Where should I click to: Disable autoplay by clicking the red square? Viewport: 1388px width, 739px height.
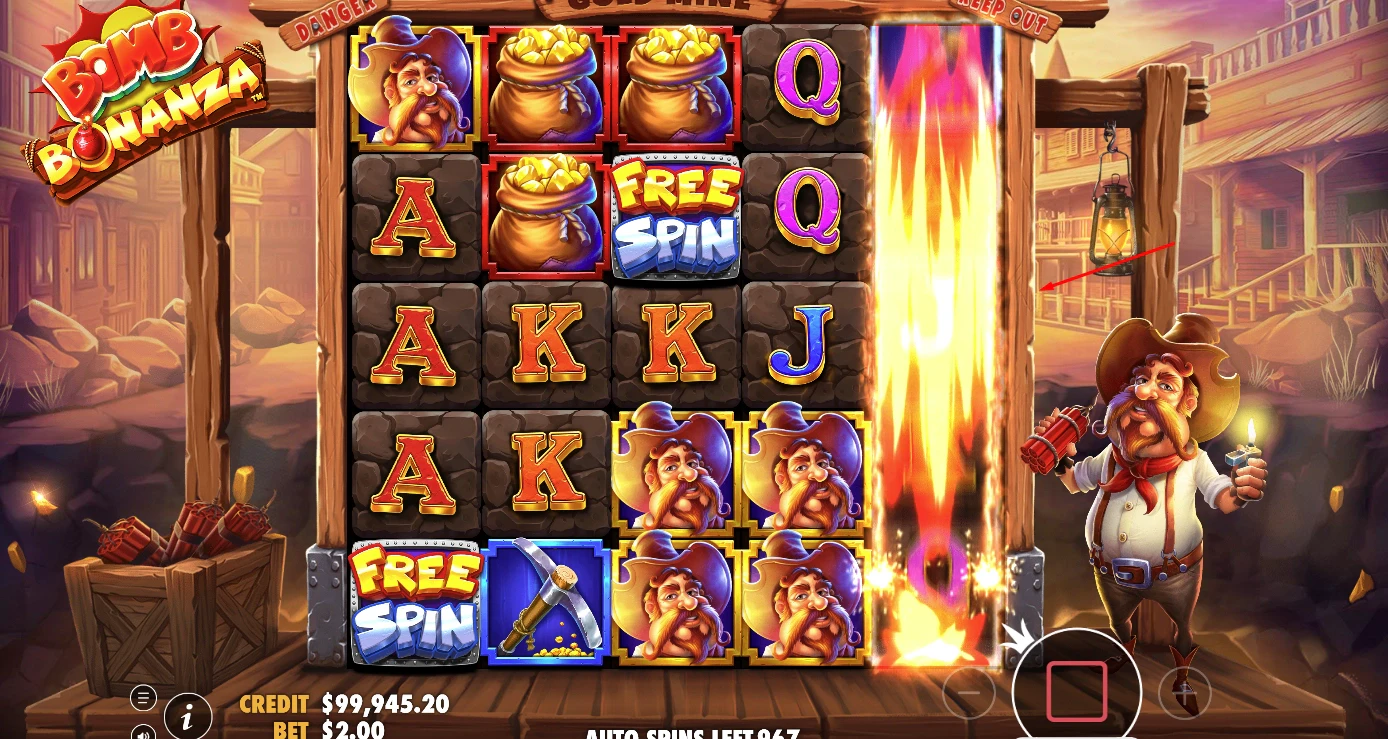(x=1078, y=692)
